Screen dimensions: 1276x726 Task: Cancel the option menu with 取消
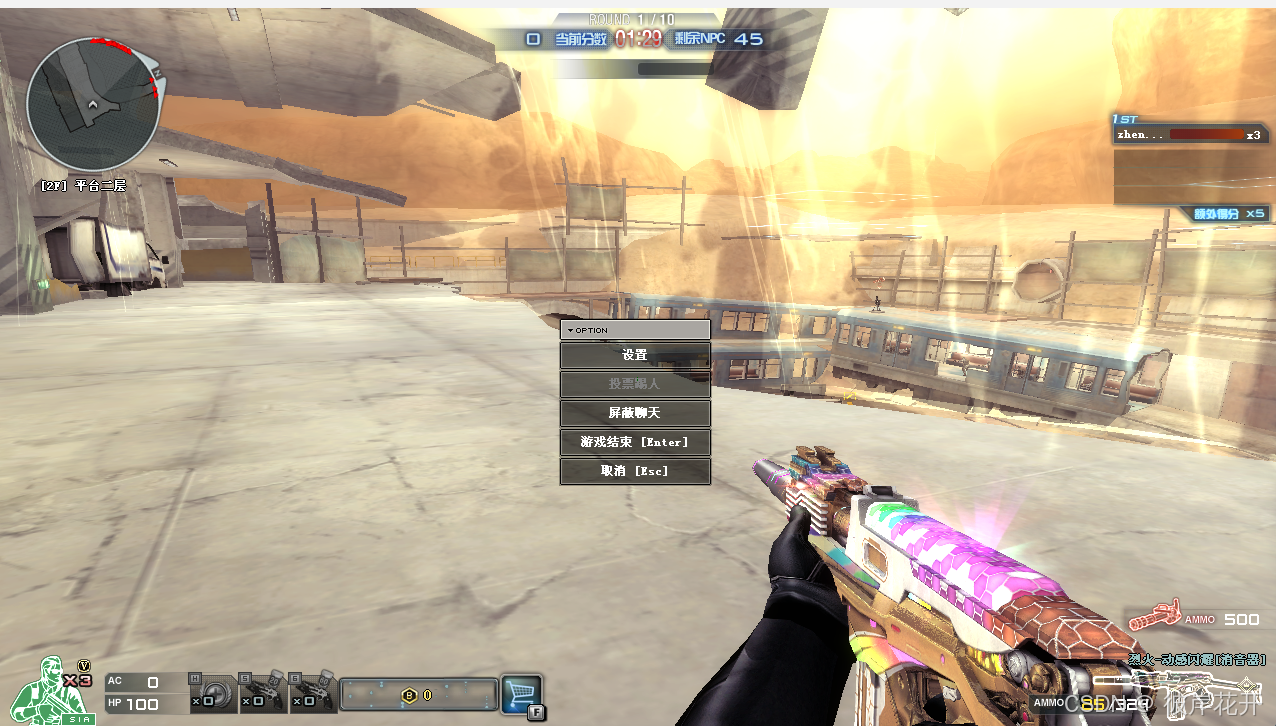pyautogui.click(x=635, y=471)
